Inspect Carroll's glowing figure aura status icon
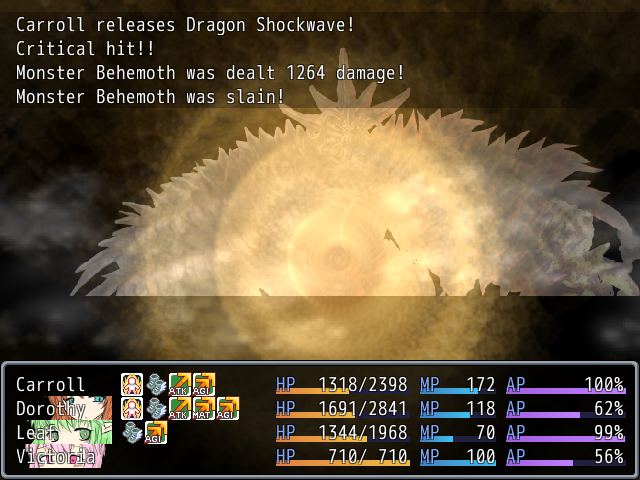 coord(132,384)
